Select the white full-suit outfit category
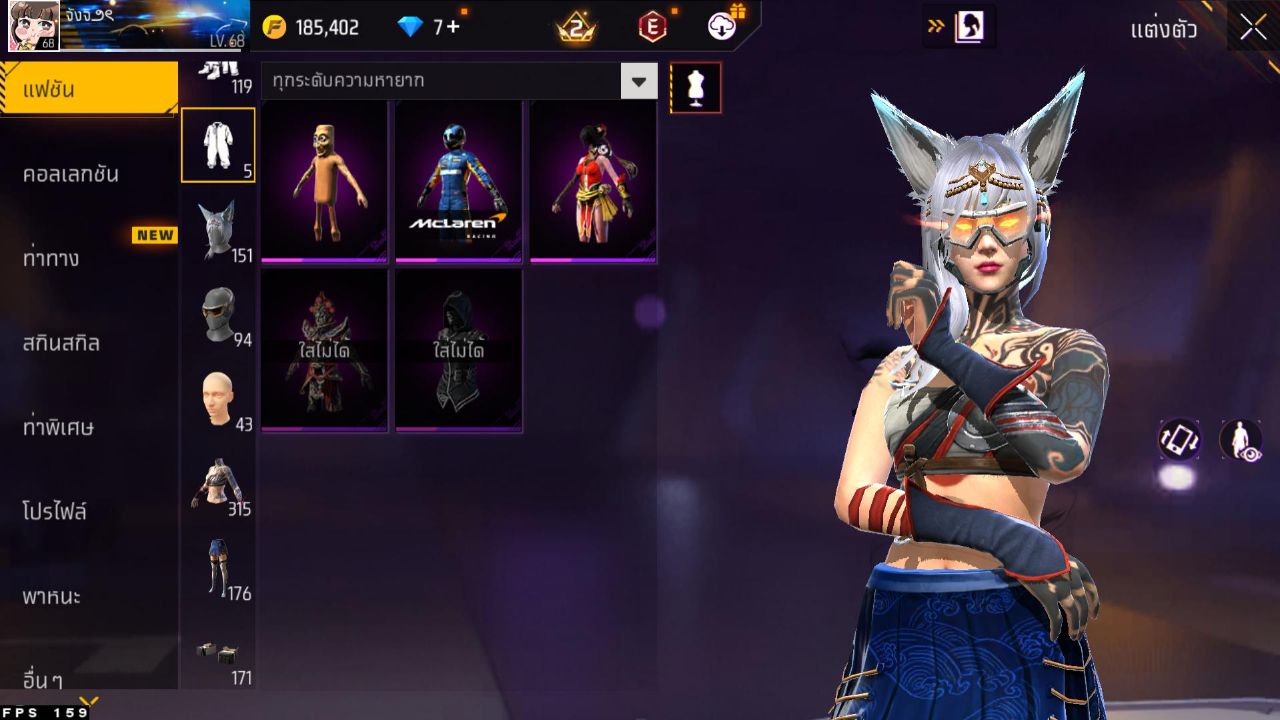Screen dimensions: 1280x720 (218, 145)
